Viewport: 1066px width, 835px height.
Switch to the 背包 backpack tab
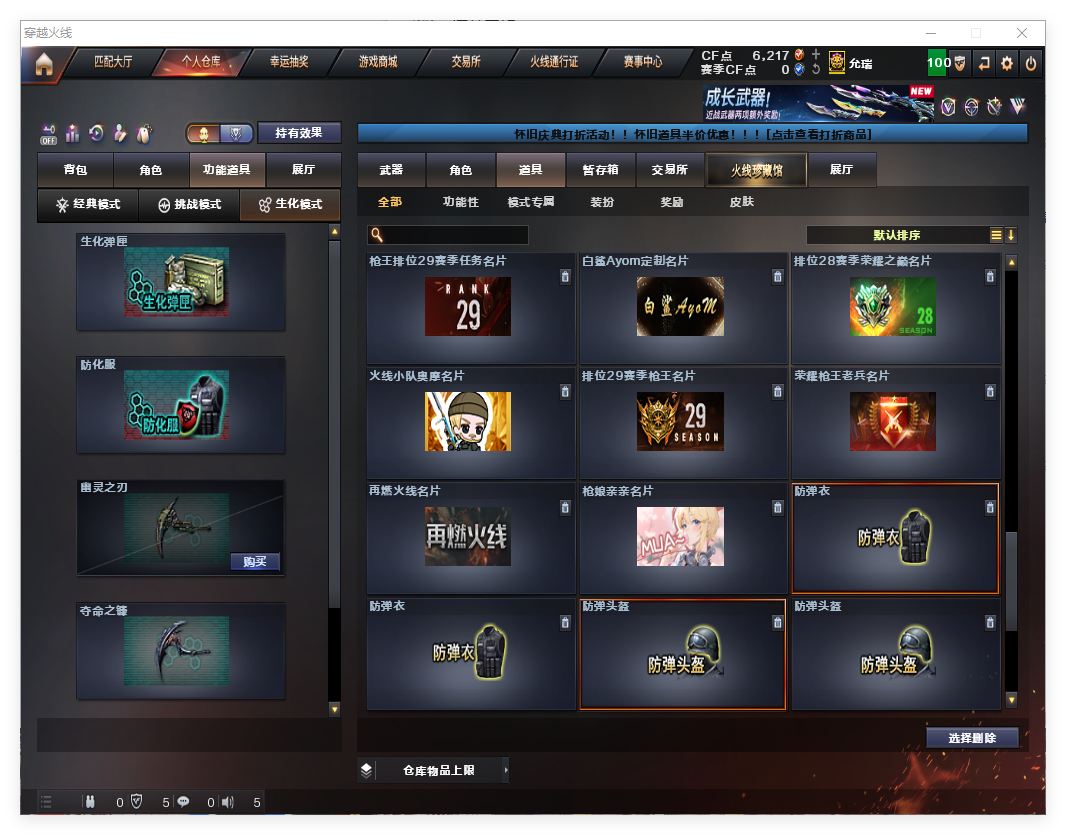click(x=75, y=170)
